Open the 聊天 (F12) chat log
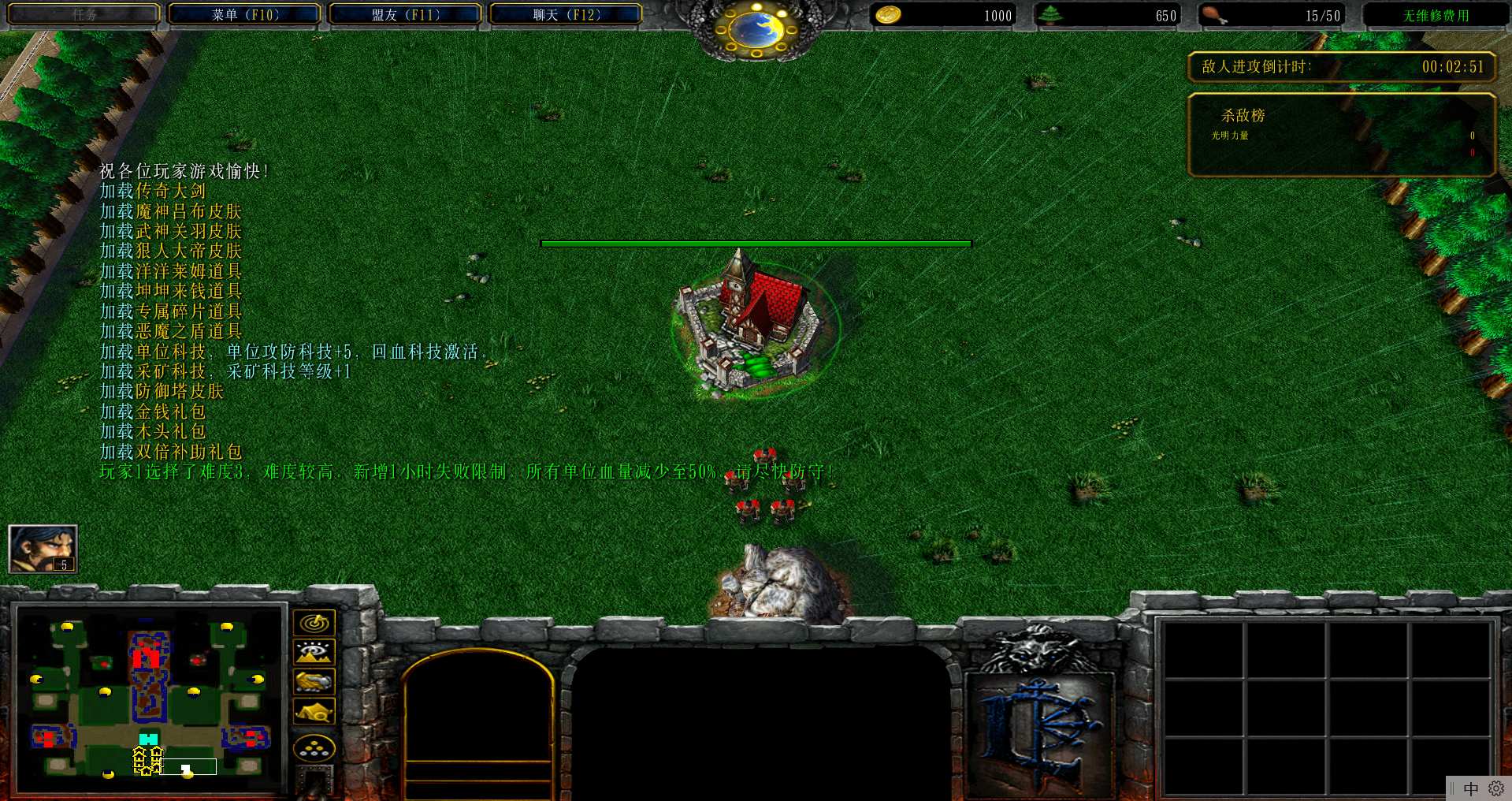Image resolution: width=1512 pixels, height=801 pixels. (x=566, y=15)
